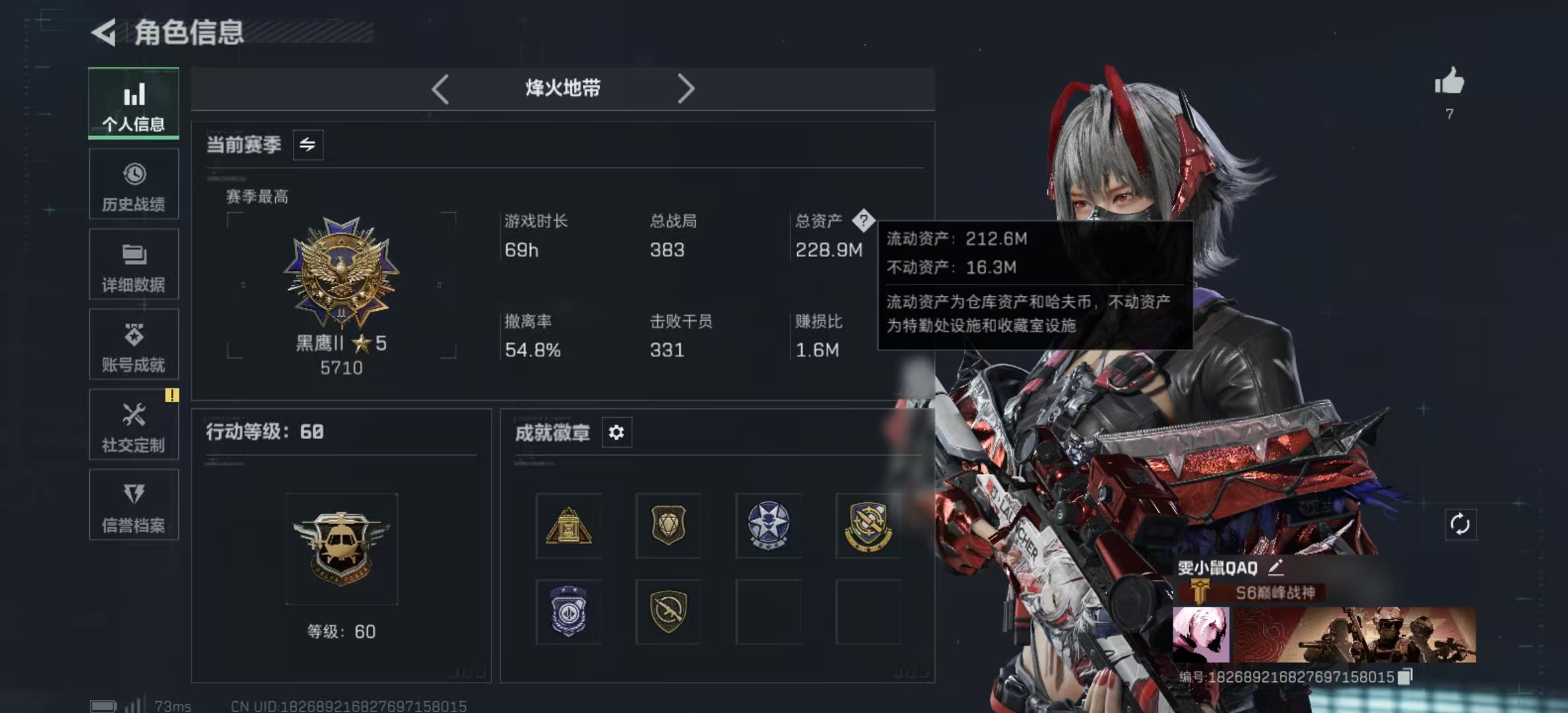The image size is (1568, 713).
Task: Switch to the 详细数据 tab
Action: (x=133, y=263)
